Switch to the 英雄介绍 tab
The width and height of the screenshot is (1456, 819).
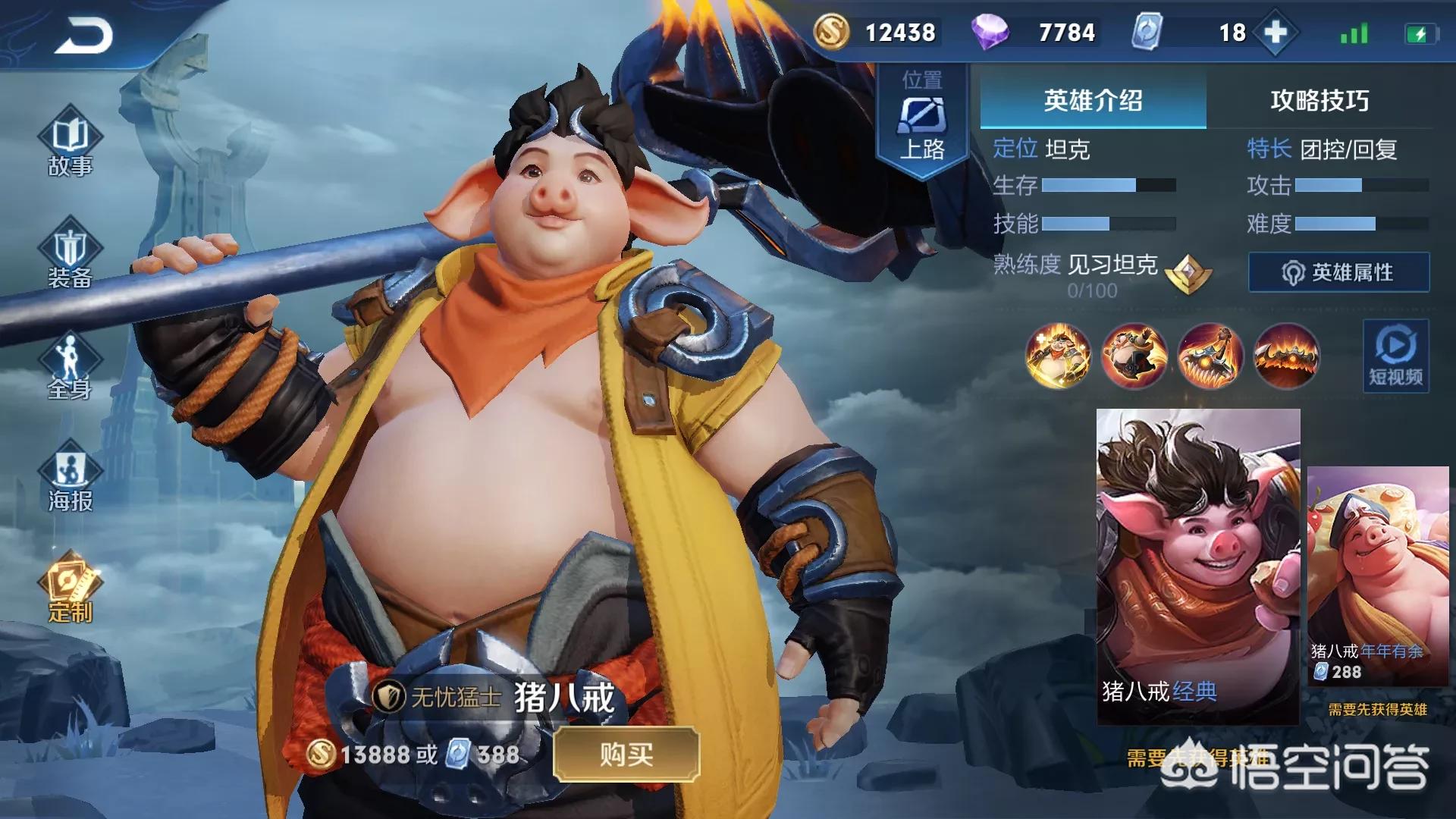point(1093,101)
